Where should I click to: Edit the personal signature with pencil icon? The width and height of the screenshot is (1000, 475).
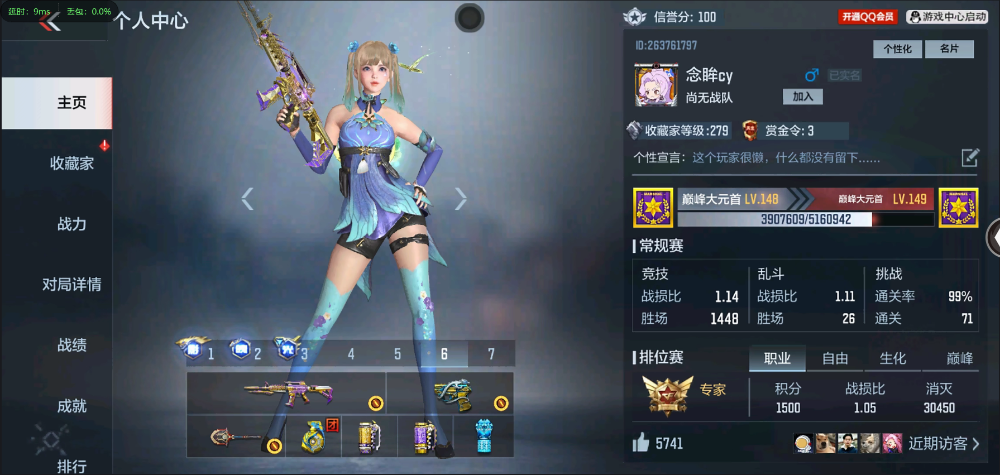click(x=970, y=157)
